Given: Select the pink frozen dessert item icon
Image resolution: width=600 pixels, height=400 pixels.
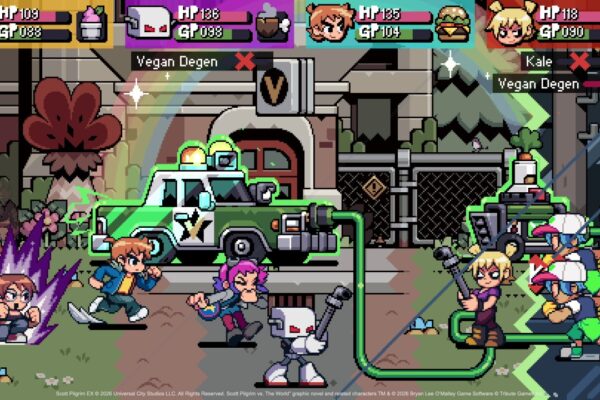Looking at the screenshot, I should [92, 22].
